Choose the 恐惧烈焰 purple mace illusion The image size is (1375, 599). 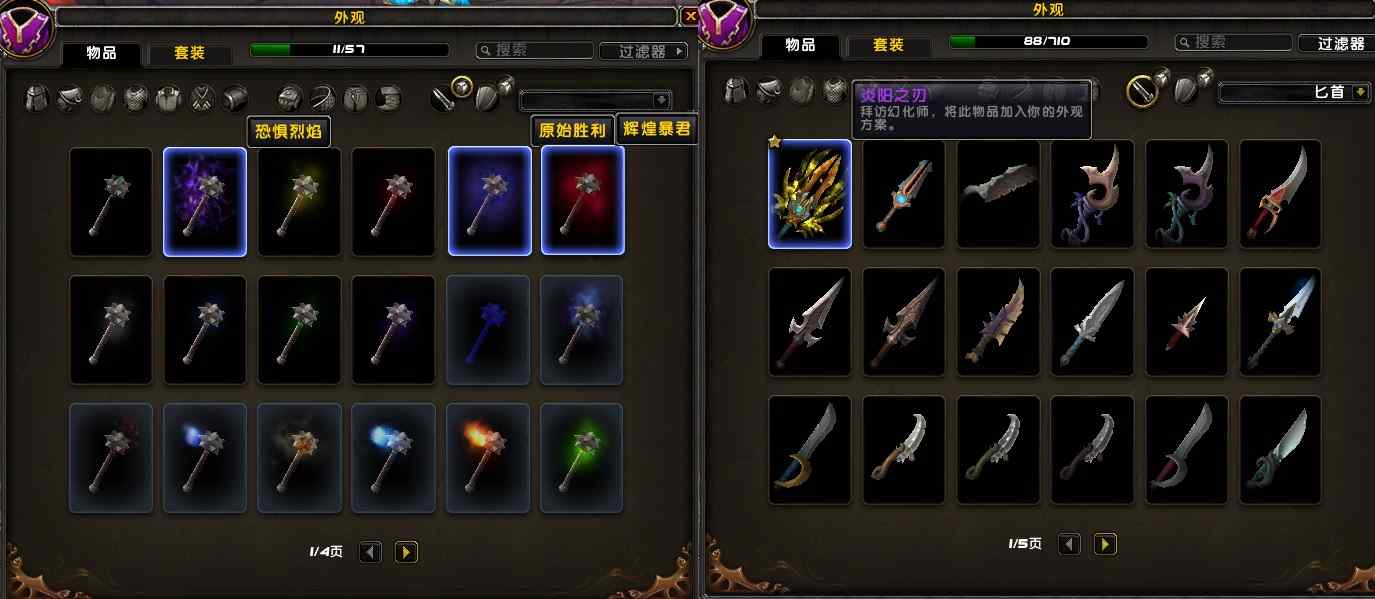[205, 201]
